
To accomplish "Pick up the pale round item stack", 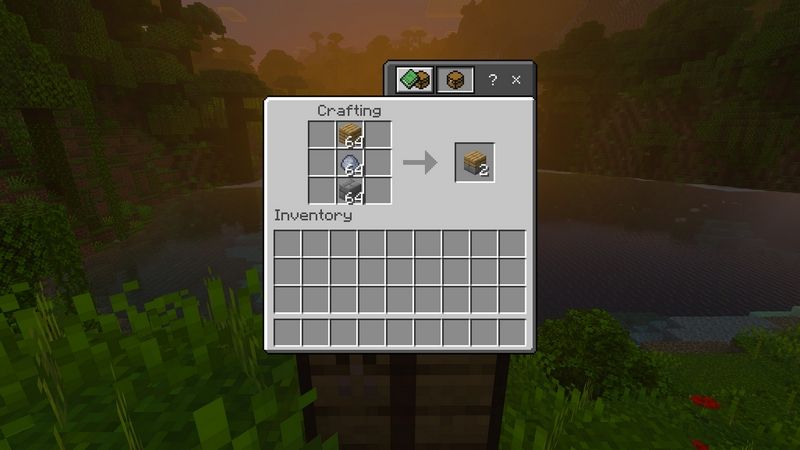I will 350,163.
